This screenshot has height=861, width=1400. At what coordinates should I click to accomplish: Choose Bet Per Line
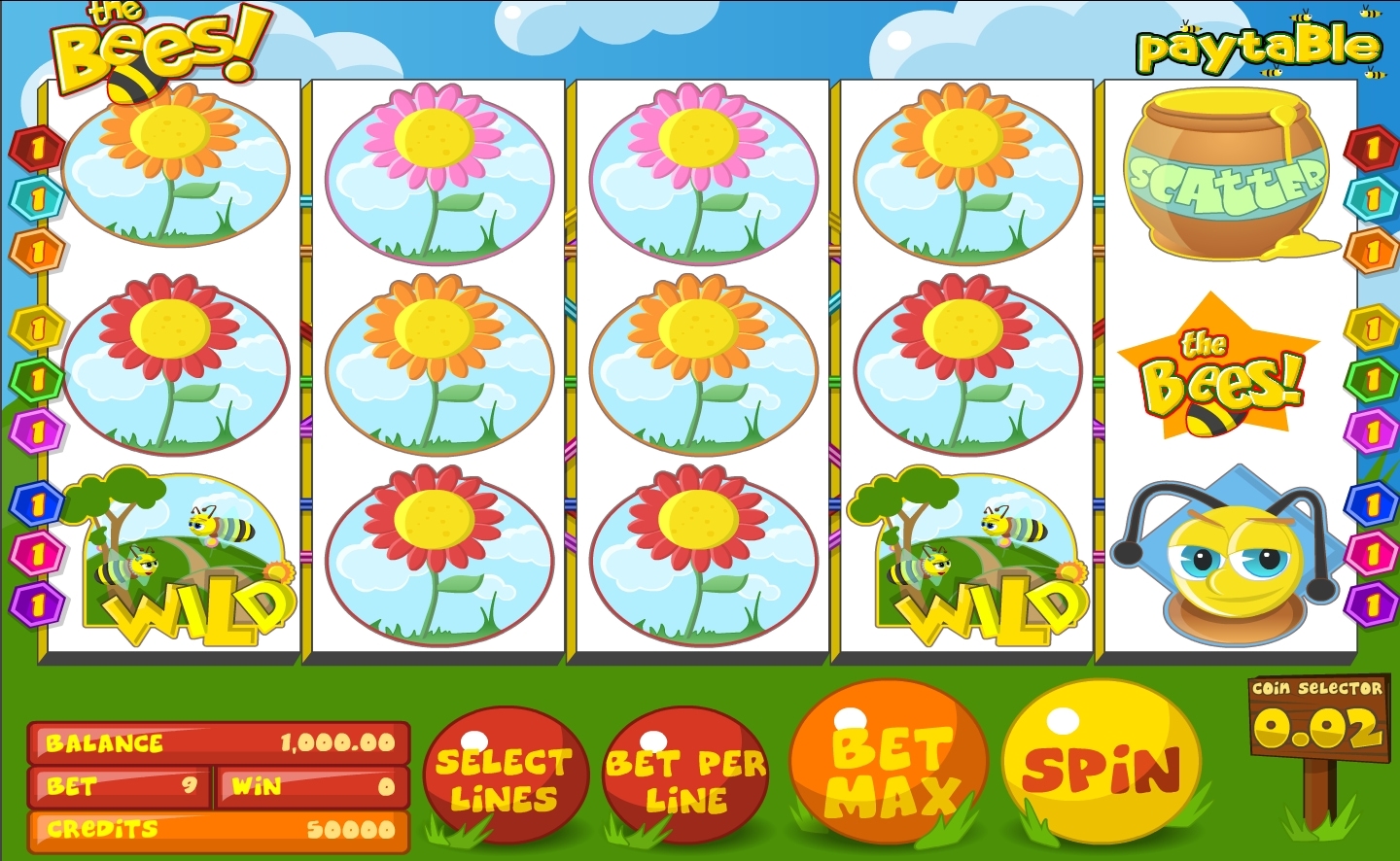[686, 779]
